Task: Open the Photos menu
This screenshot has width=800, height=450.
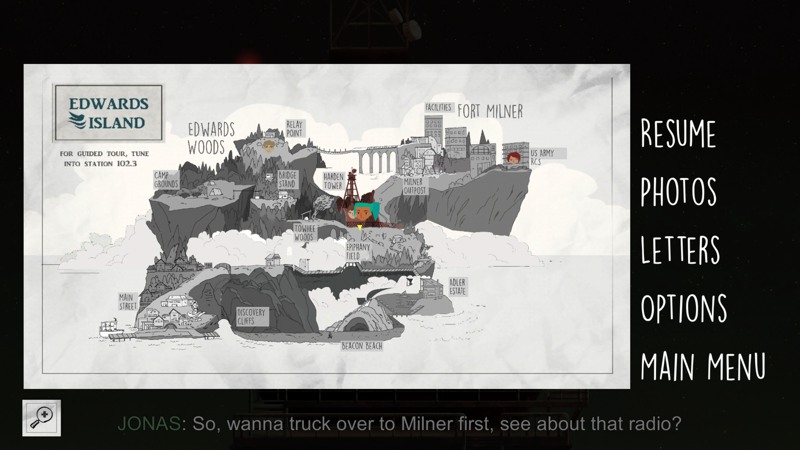Action: 678,191
